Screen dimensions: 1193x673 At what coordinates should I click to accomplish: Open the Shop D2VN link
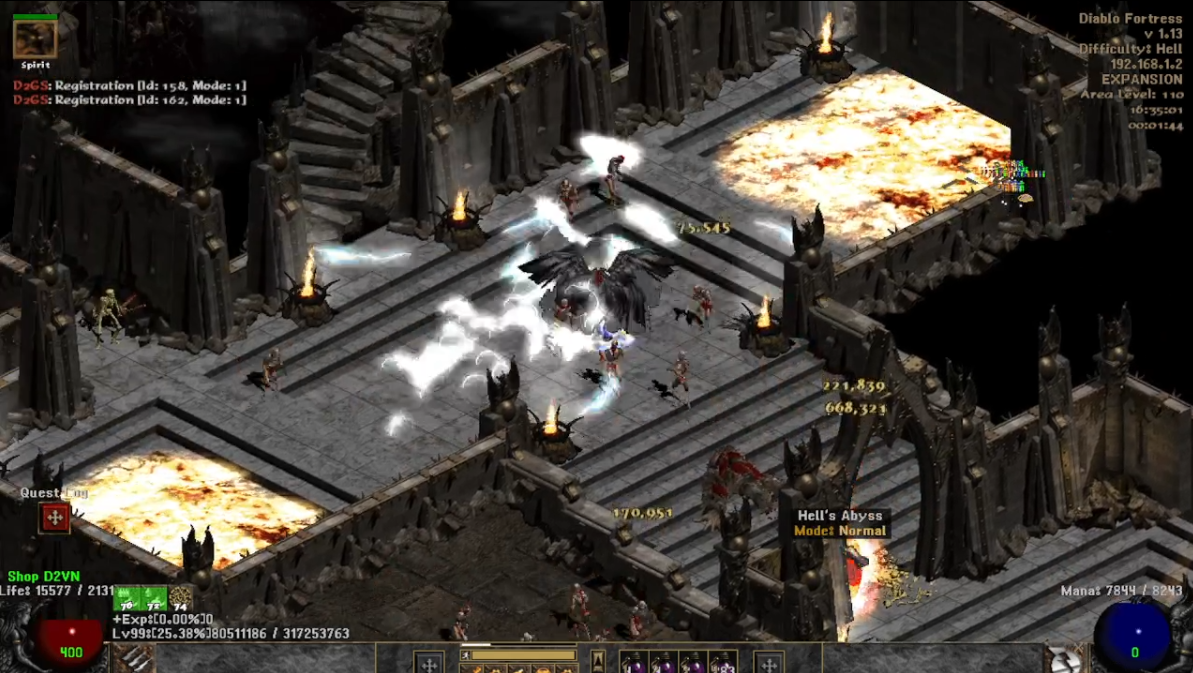point(43,577)
